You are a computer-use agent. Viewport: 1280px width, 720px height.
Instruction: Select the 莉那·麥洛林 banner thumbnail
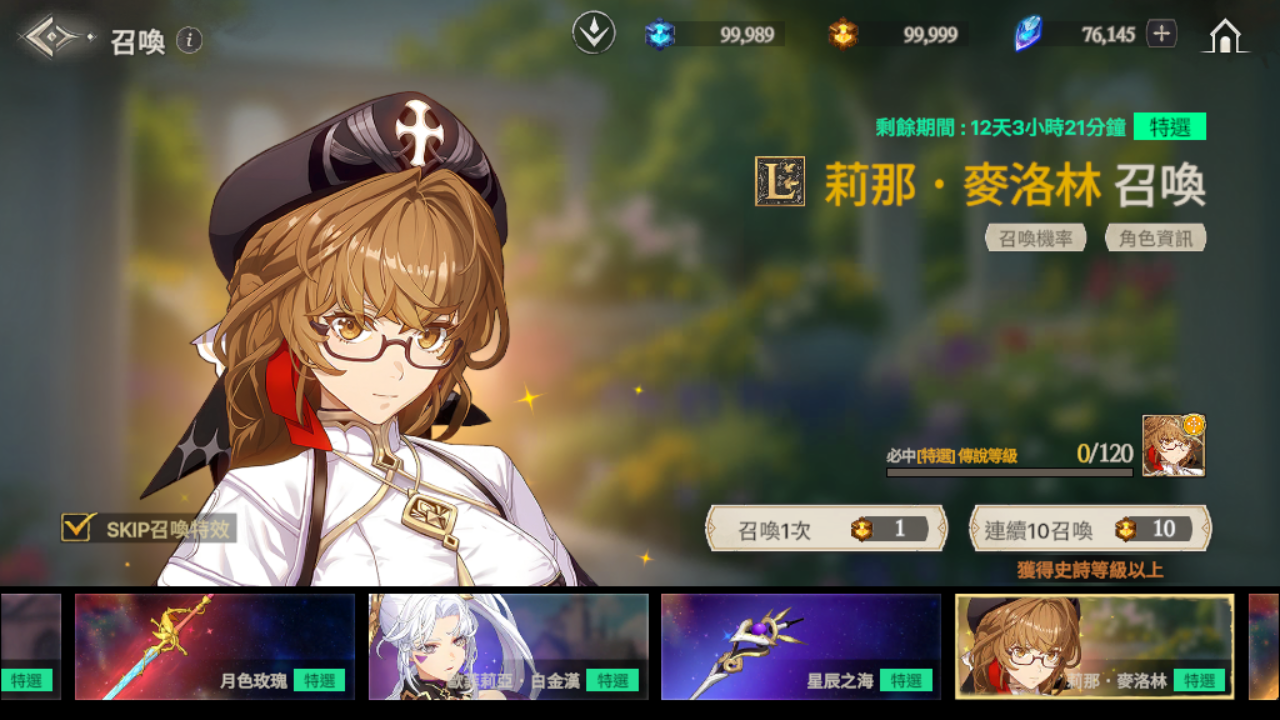click(1094, 646)
